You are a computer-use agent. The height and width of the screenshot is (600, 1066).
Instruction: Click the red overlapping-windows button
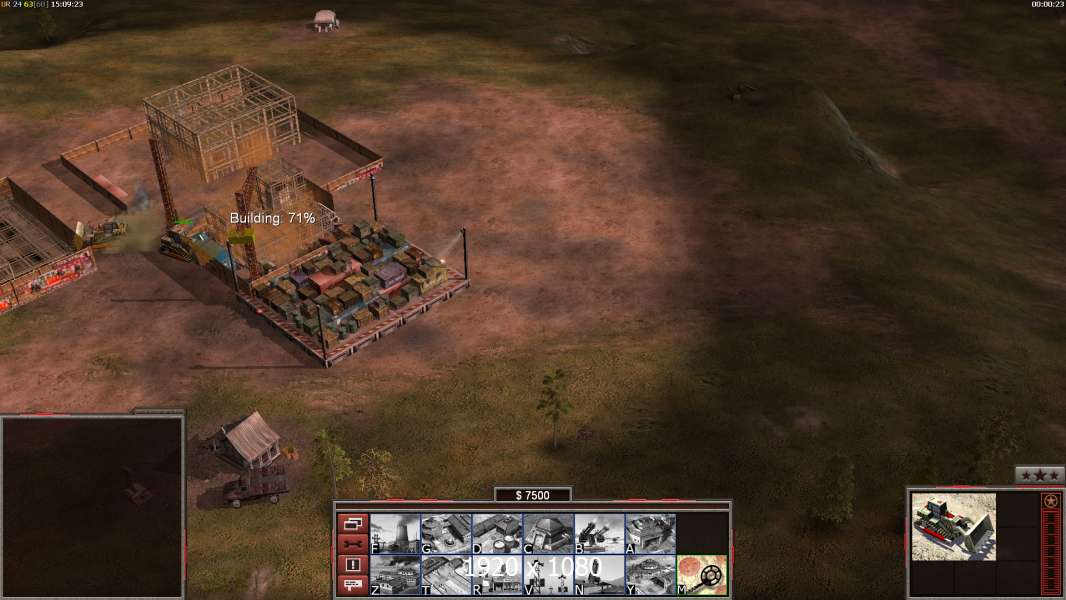(x=352, y=523)
